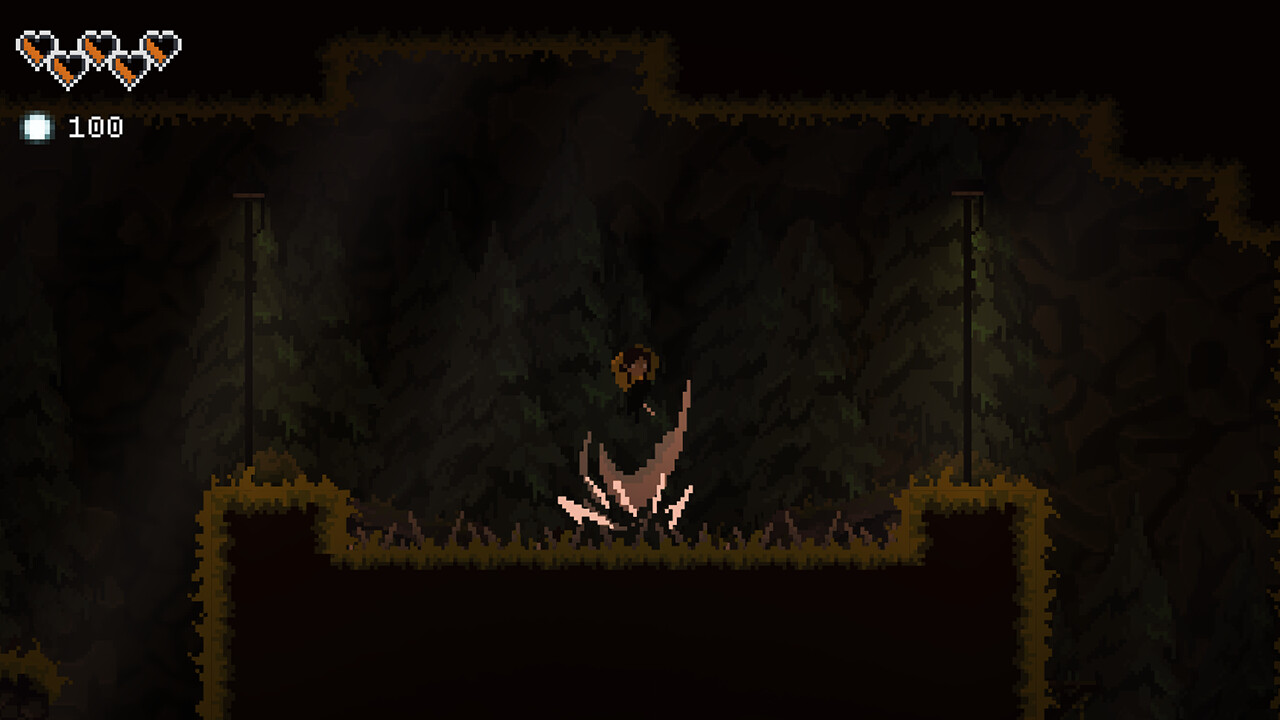Click the third heart in the HUD
1280x720 pixels.
pos(97,47)
